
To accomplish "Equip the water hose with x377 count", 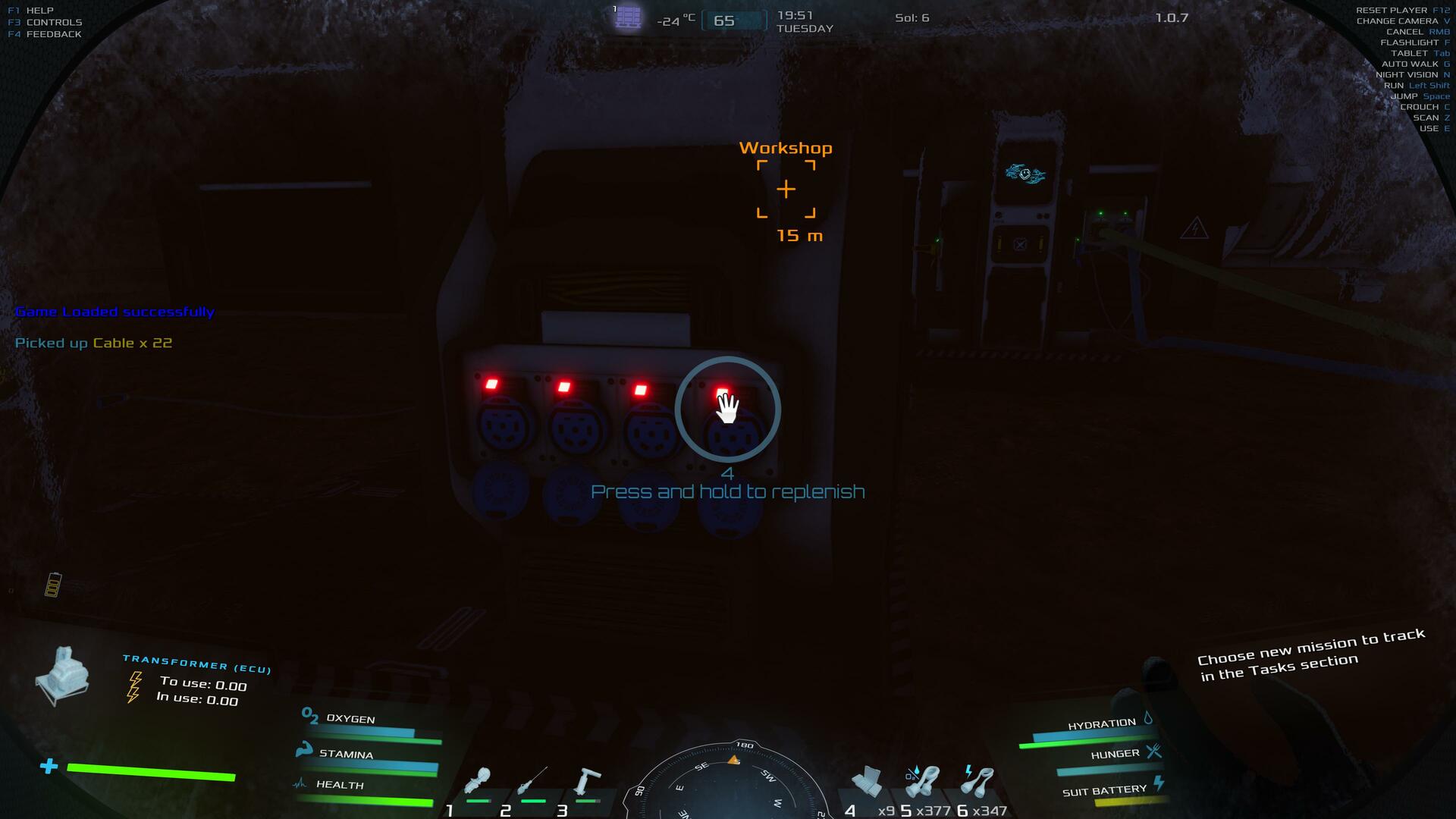I will click(922, 783).
